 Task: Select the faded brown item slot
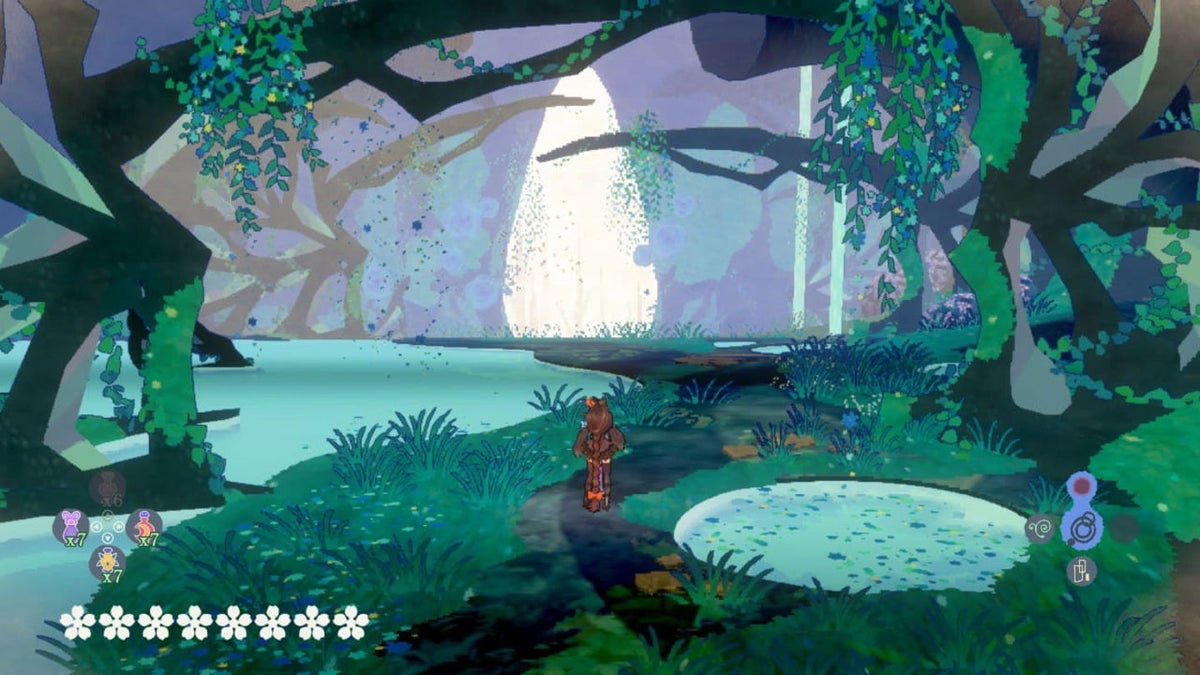coord(107,487)
